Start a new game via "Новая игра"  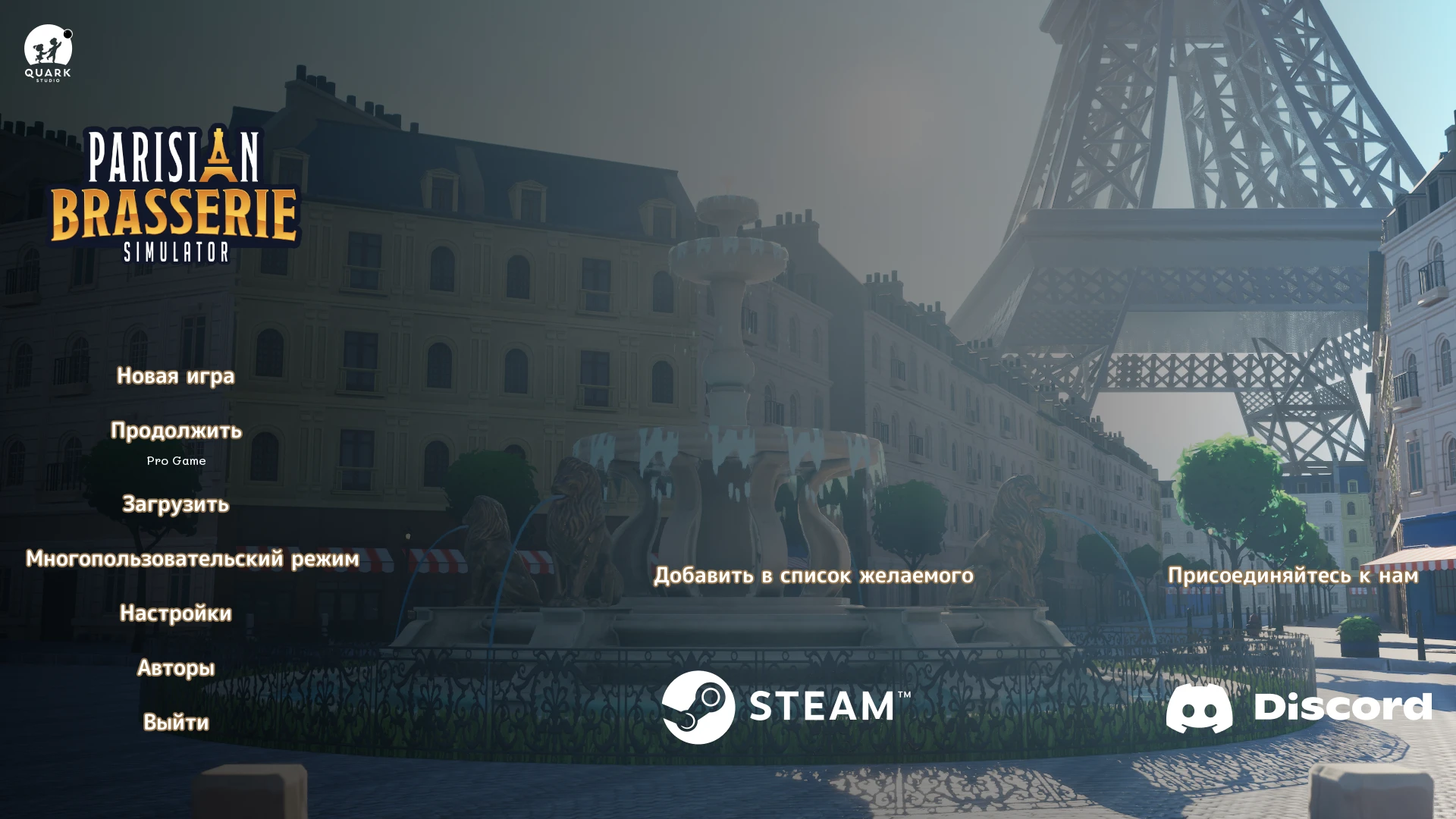(175, 375)
